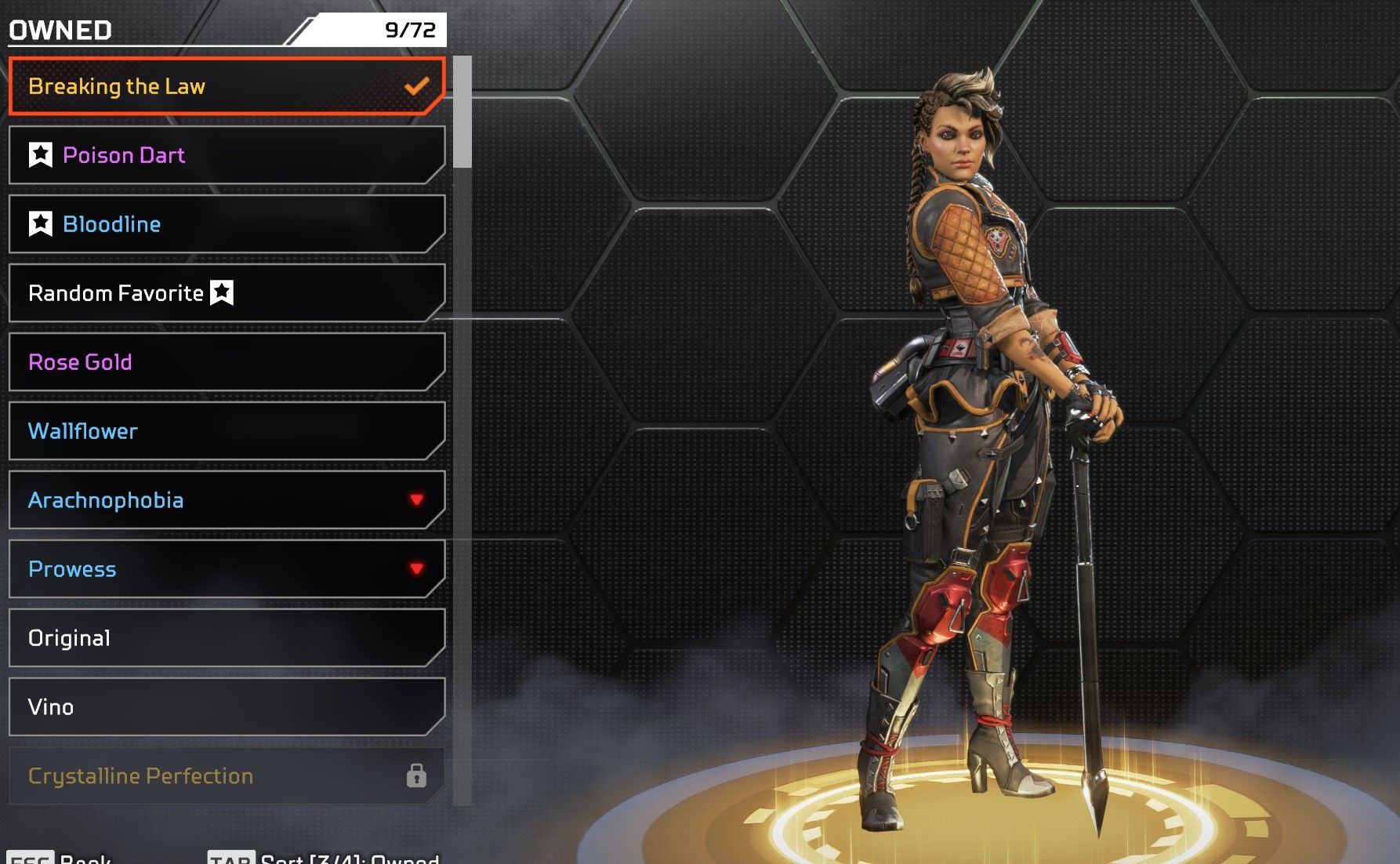Equip the Bloodline skin
The image size is (1400, 864).
click(226, 224)
